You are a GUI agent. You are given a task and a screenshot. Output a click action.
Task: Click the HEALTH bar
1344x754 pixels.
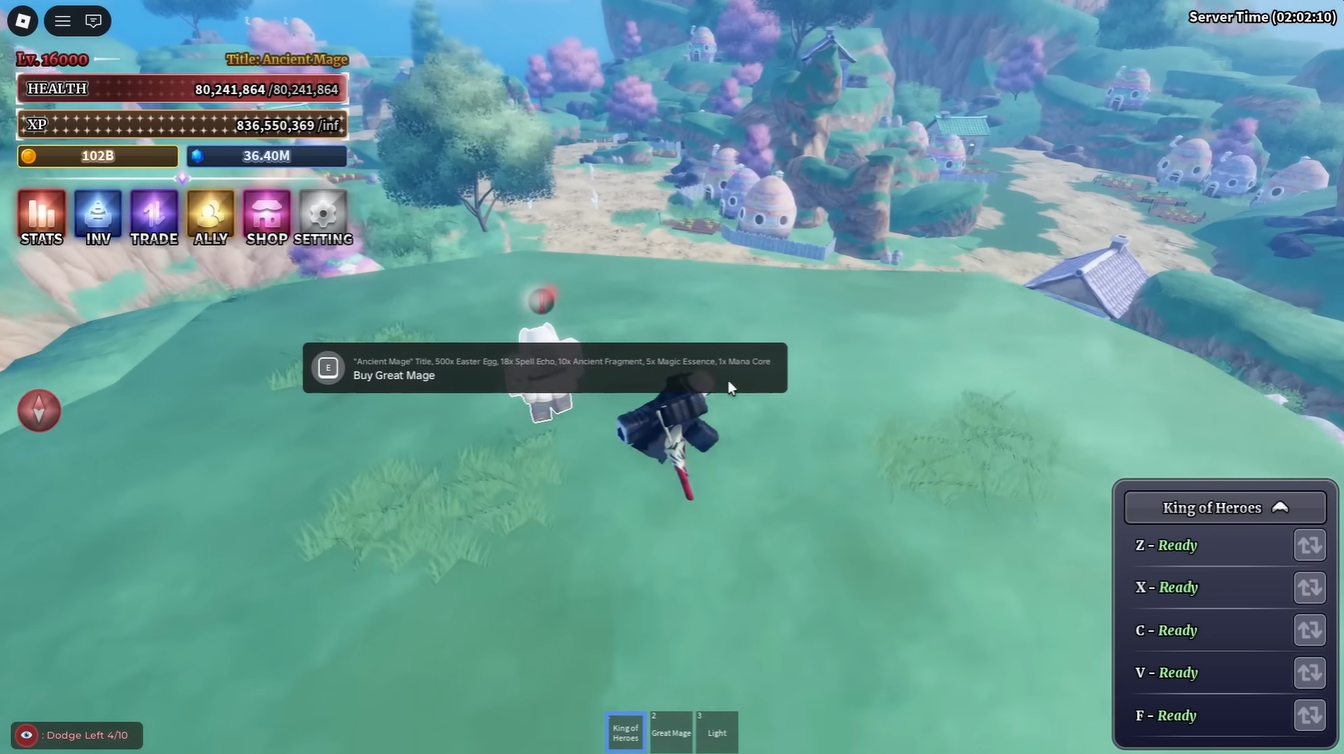[x=181, y=88]
